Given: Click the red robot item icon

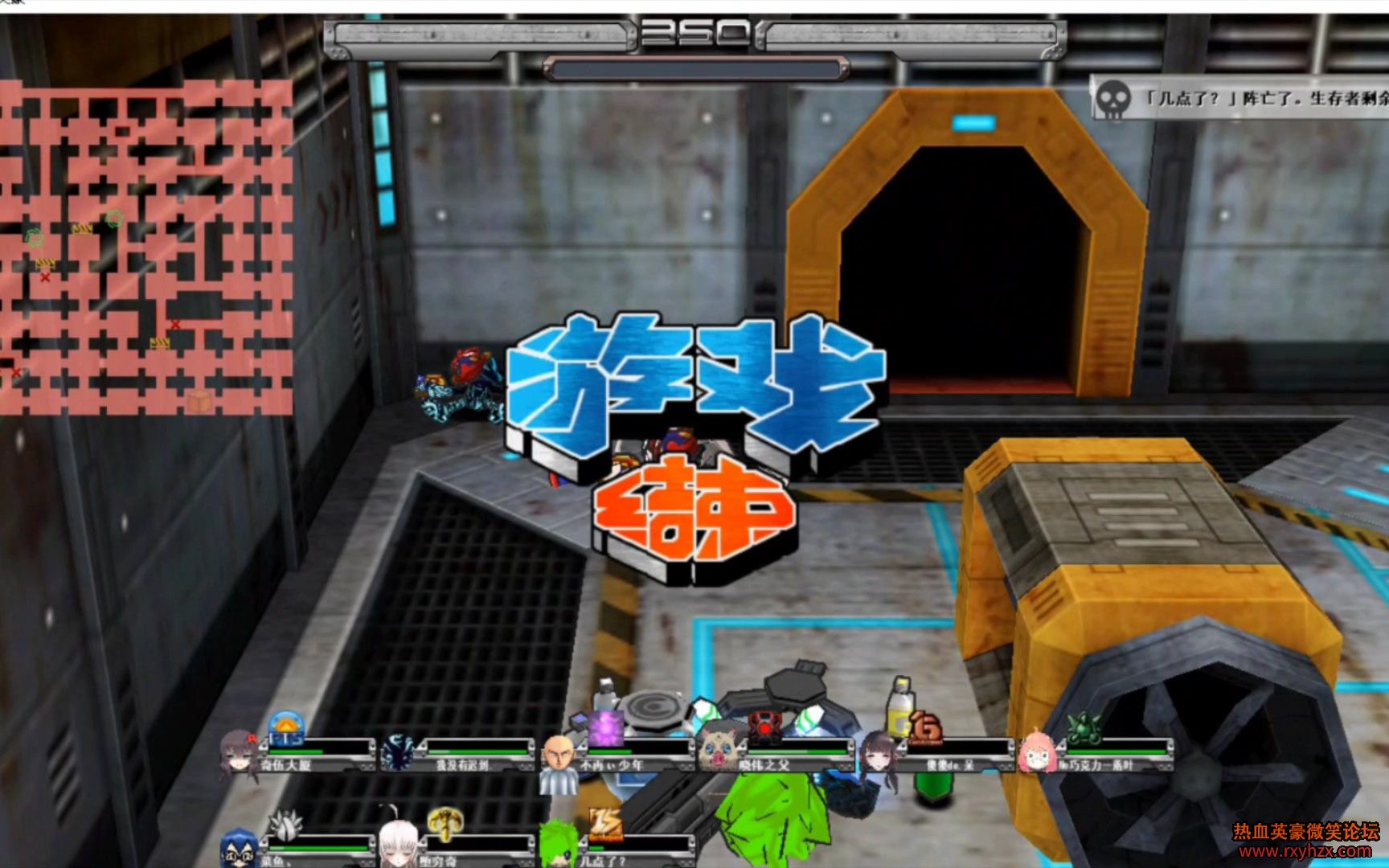Looking at the screenshot, I should point(764,727).
